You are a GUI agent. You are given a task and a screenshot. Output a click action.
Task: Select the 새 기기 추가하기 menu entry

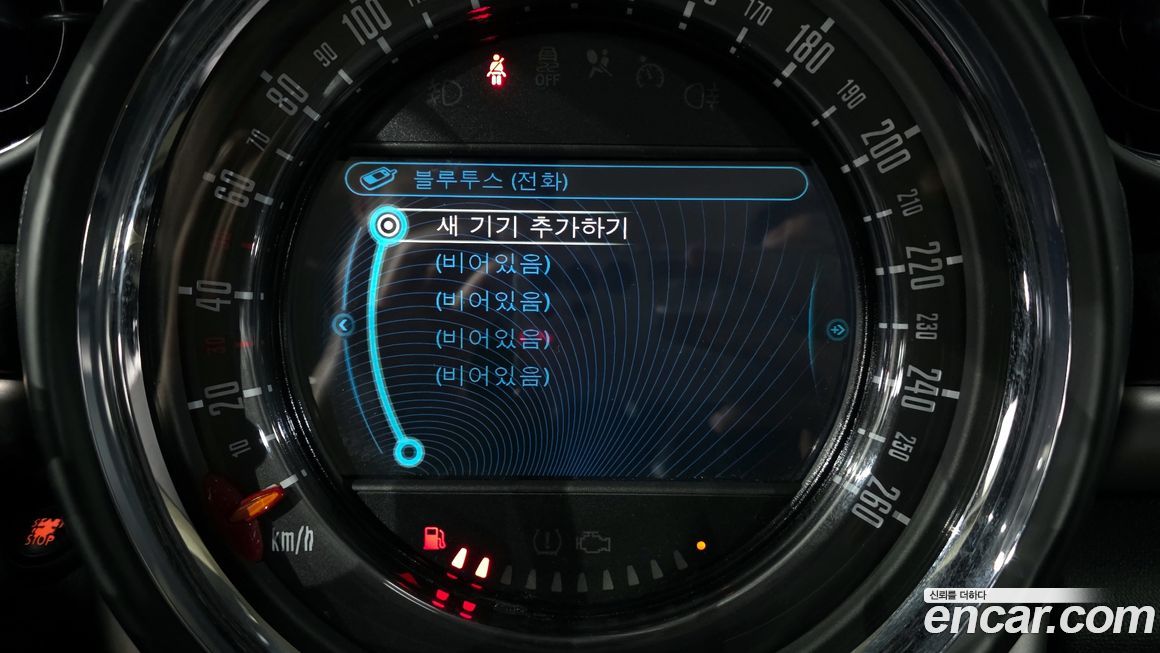[x=531, y=227]
